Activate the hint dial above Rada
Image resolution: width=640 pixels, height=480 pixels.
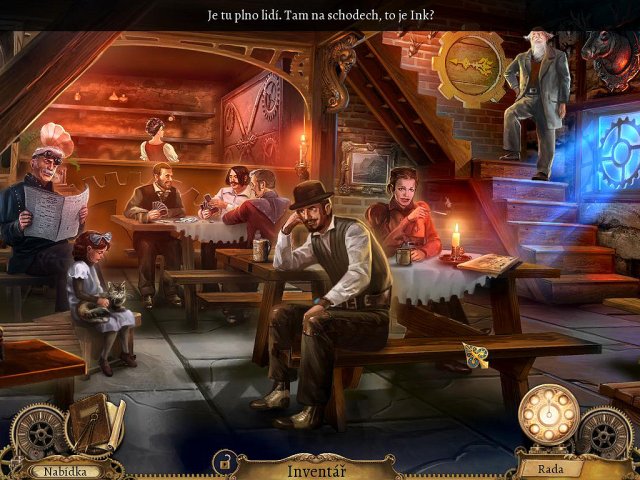point(548,412)
